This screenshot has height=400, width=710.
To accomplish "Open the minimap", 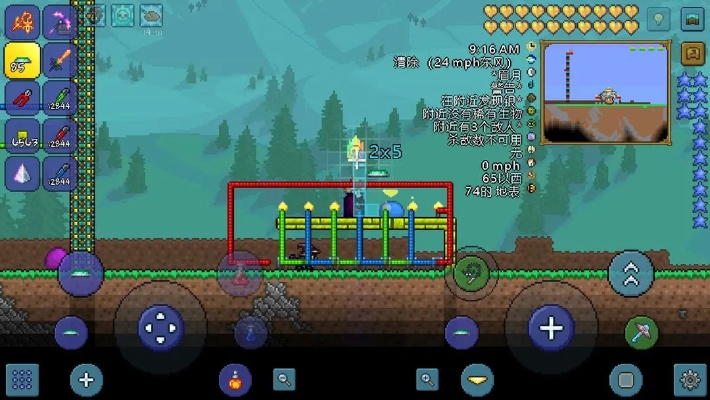I will (x=604, y=92).
